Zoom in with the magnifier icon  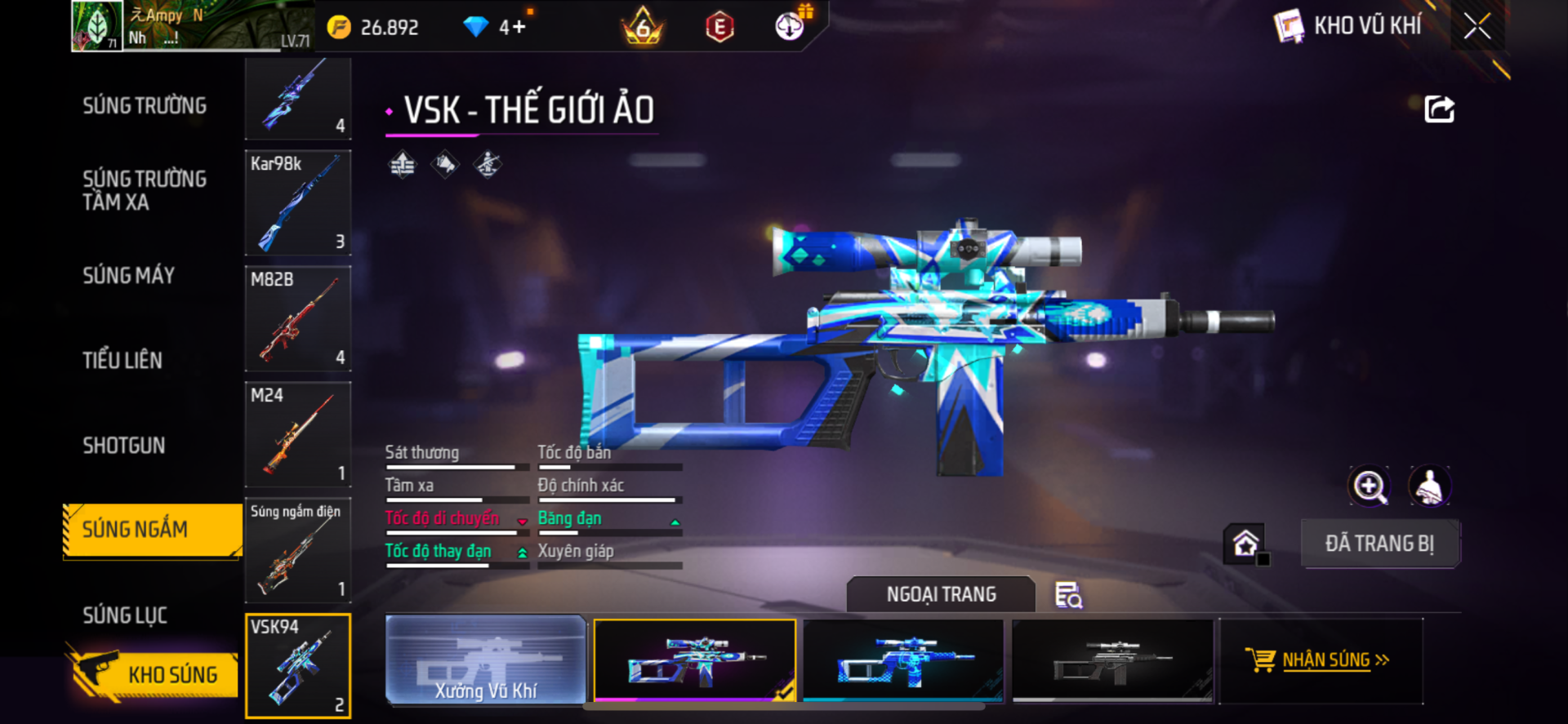(1369, 486)
